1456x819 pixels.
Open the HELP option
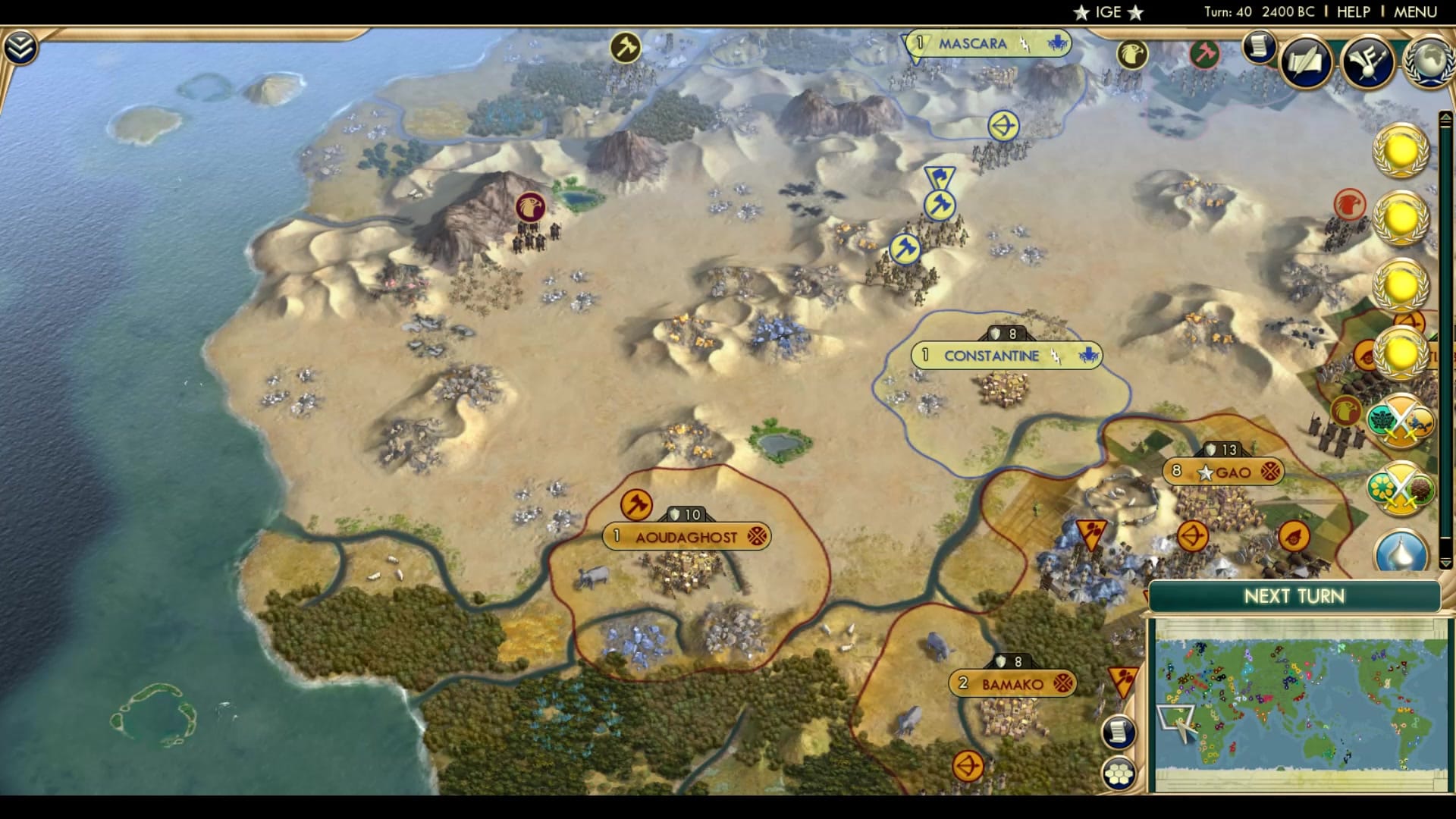pos(1353,11)
